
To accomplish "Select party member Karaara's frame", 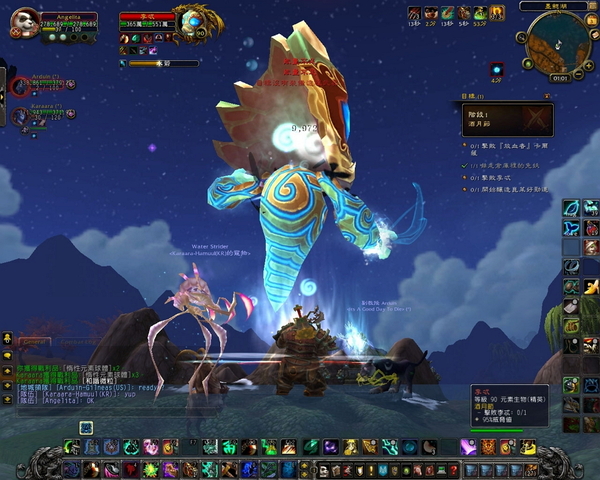I will [x=20, y=116].
